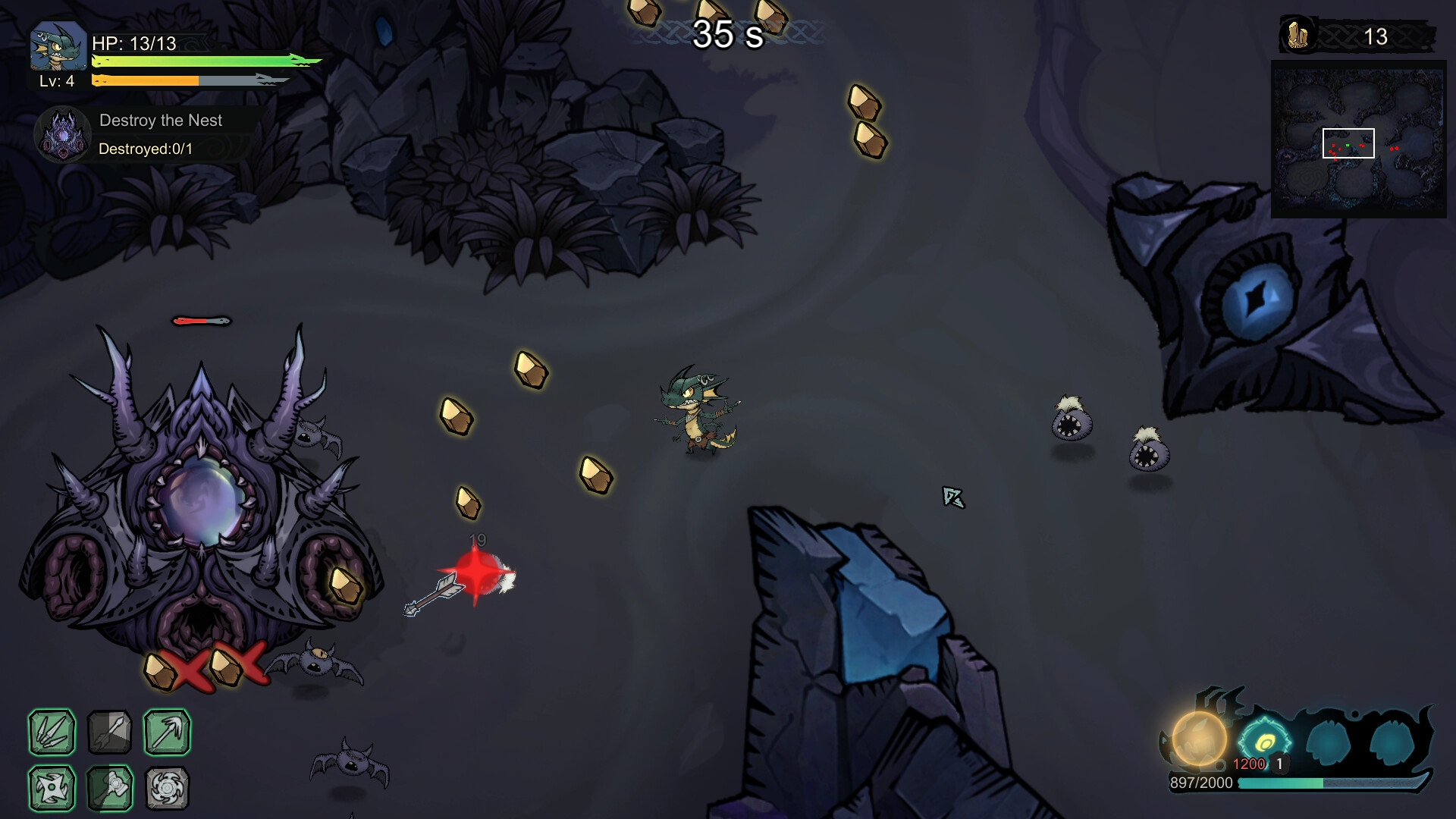
Task: Select the three throwing knives weapon slot
Action: pyautogui.click(x=52, y=733)
